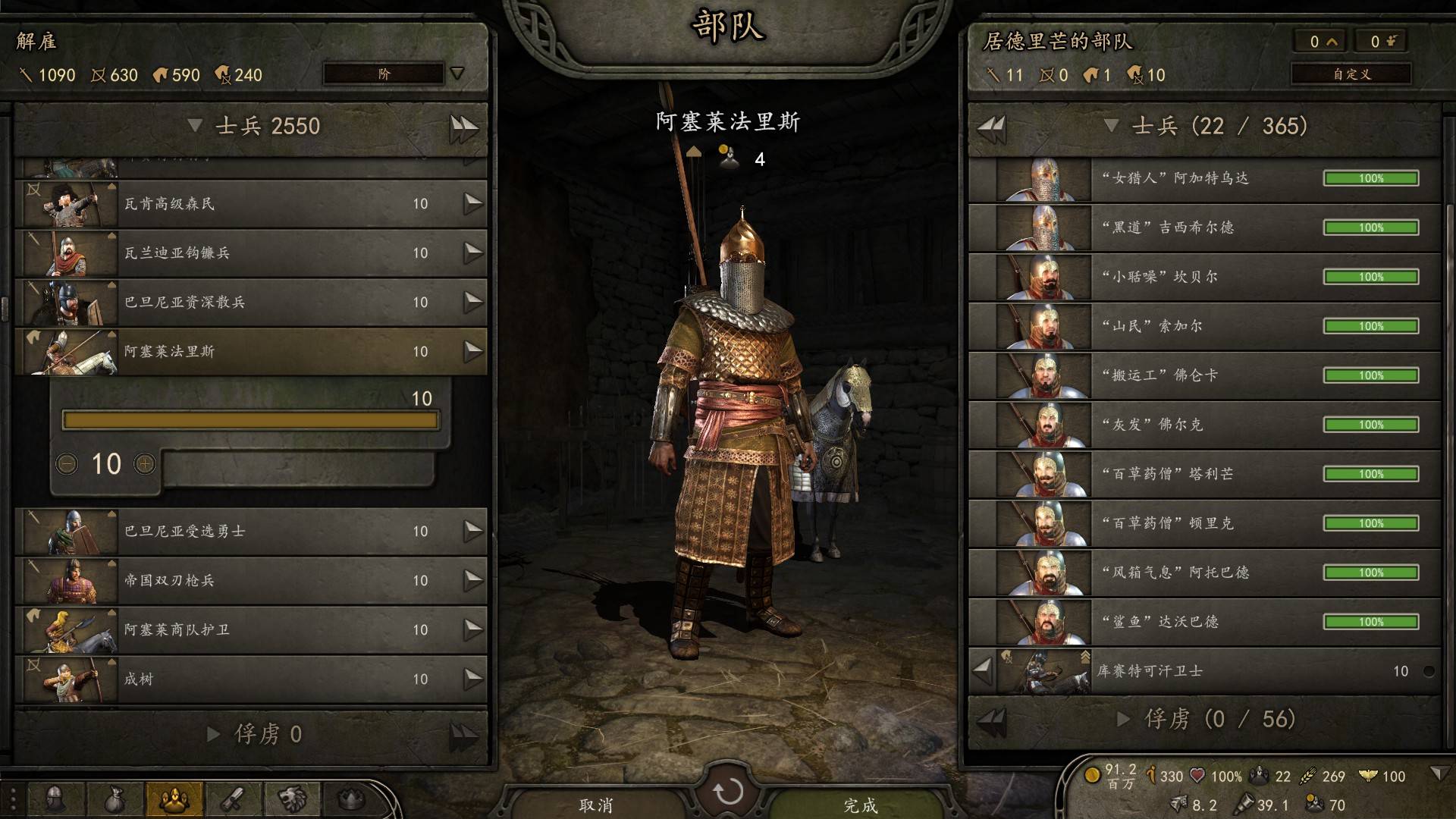
Task: Transfer 瓦肯高级森民 with its arrow button
Action: pyautogui.click(x=473, y=202)
